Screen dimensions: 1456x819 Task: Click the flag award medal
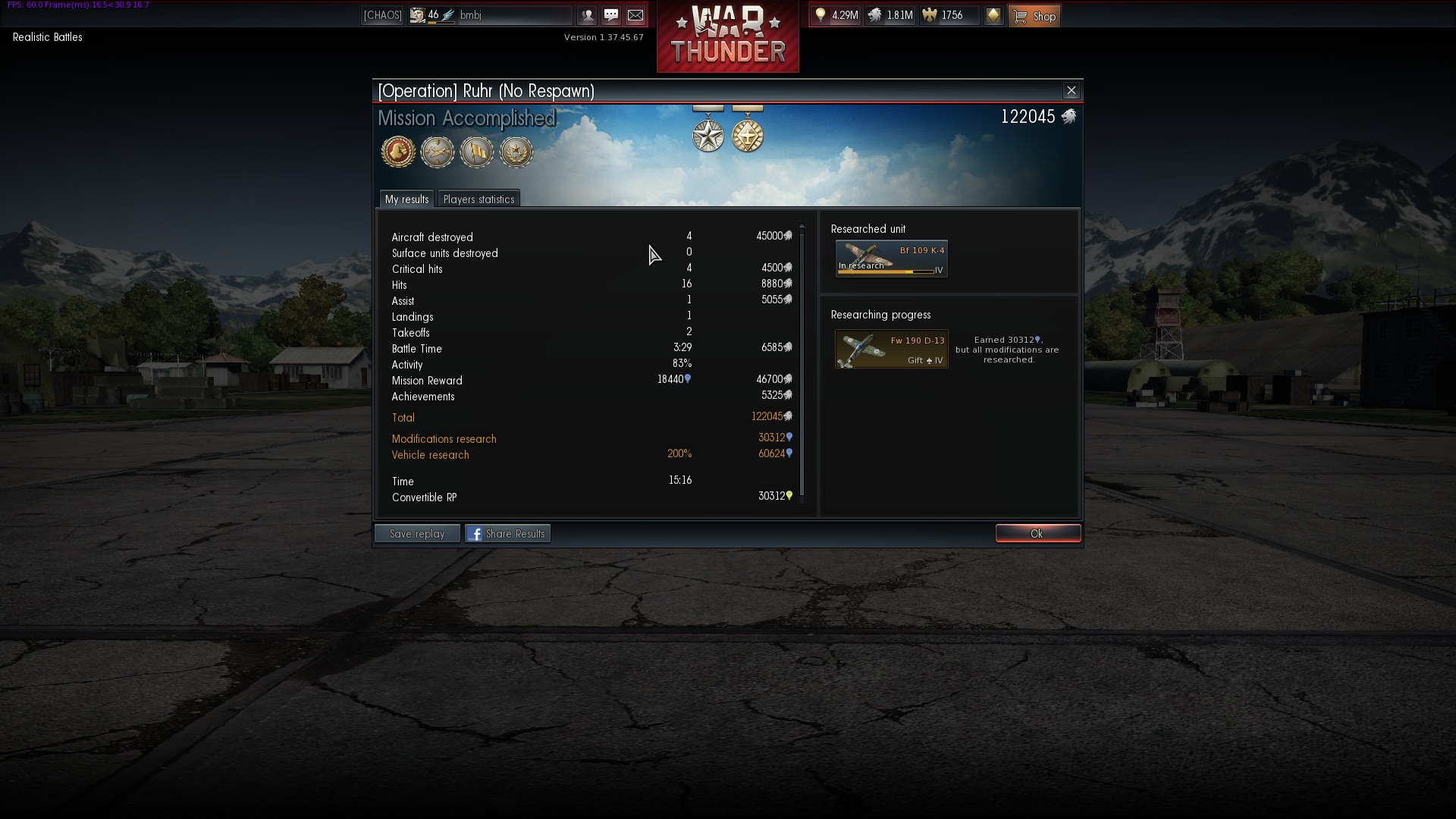click(477, 152)
